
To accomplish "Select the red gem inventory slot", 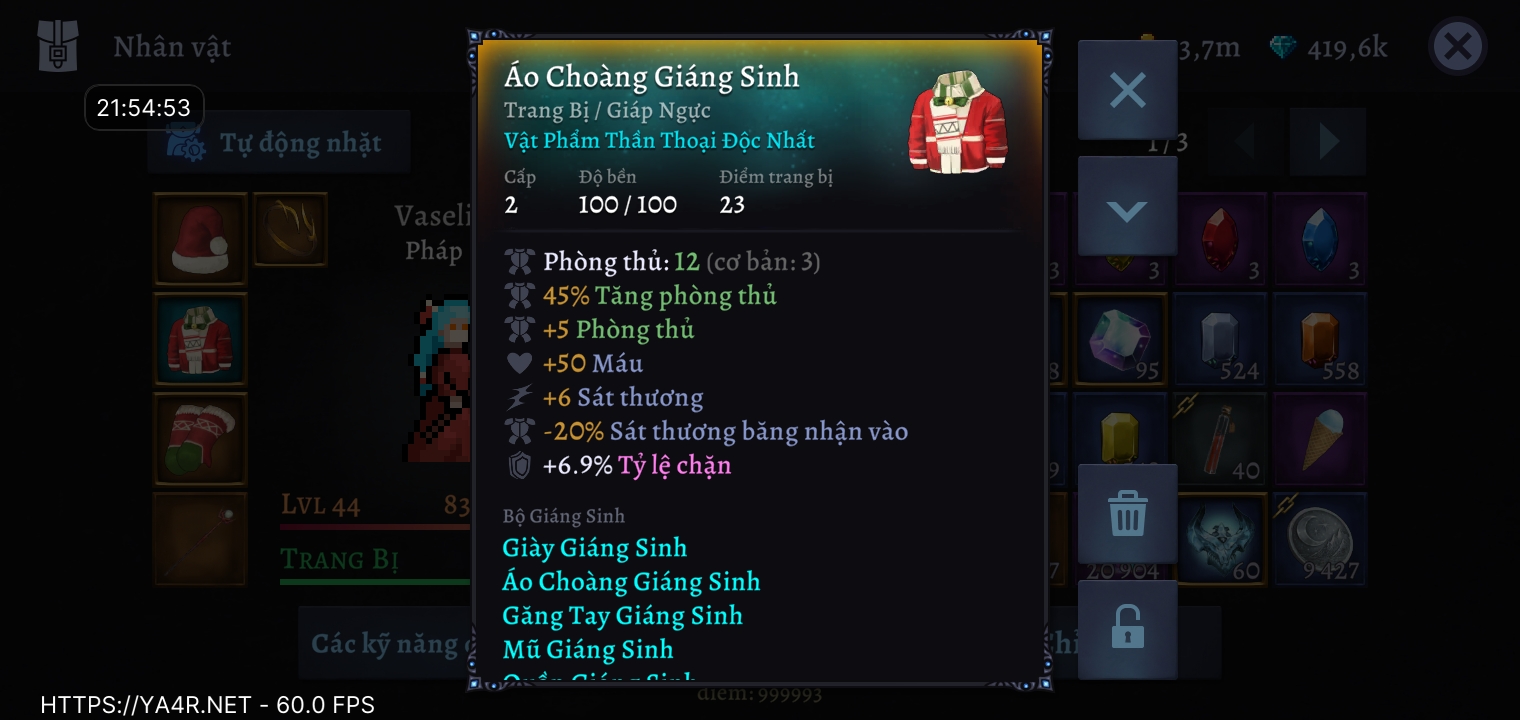I will pos(1220,240).
